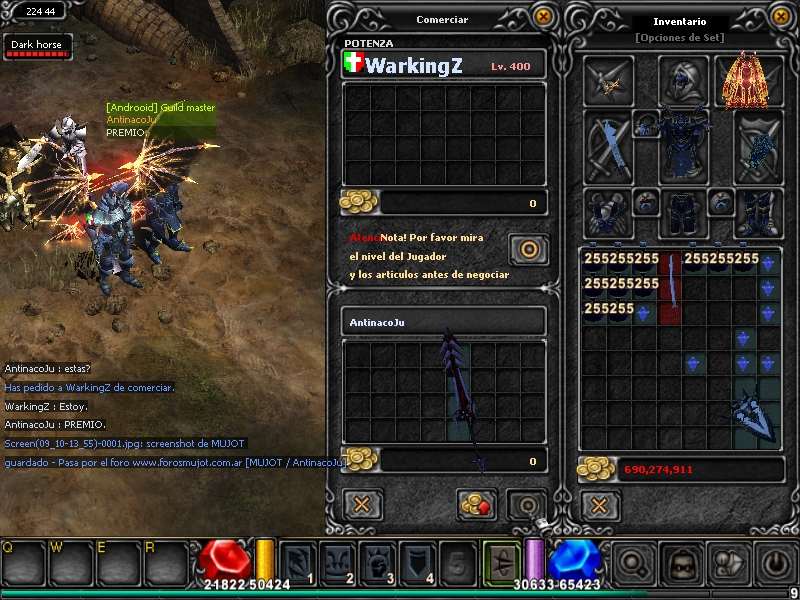Select the equipped boots slot

click(x=758, y=212)
